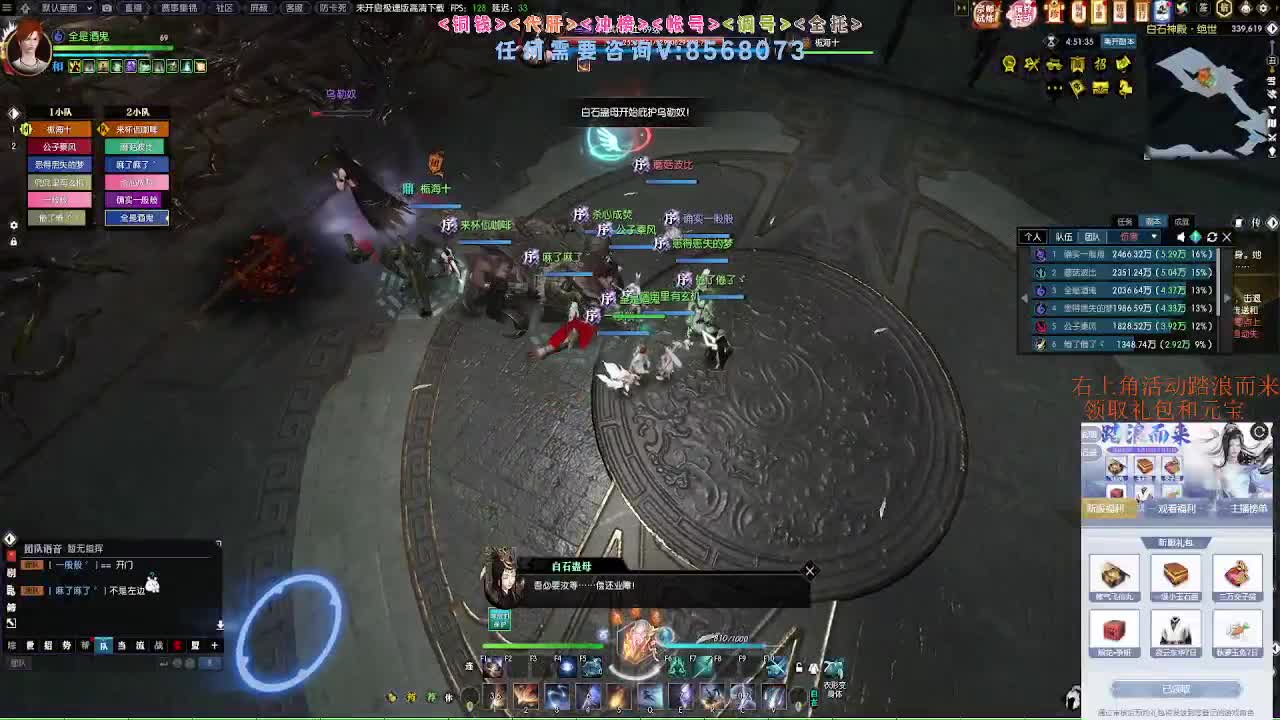Cast the skill in the F1 slot
Image resolution: width=1280 pixels, height=720 pixels.
pos(493,668)
